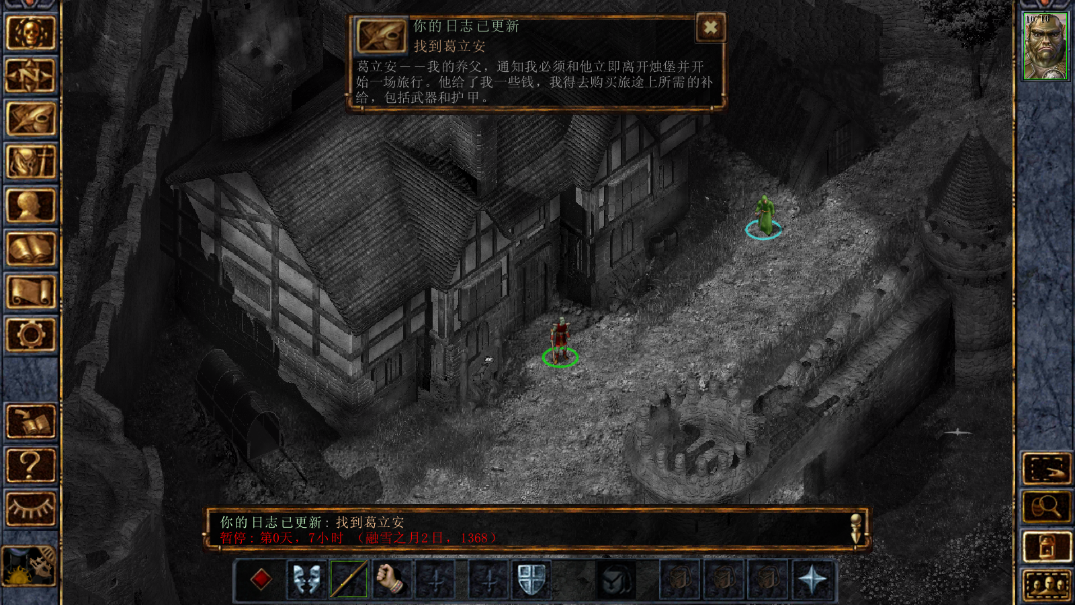Screen dimensions: 1075x605
Task: Click the magnifying glass highlight button
Action: (1046, 507)
